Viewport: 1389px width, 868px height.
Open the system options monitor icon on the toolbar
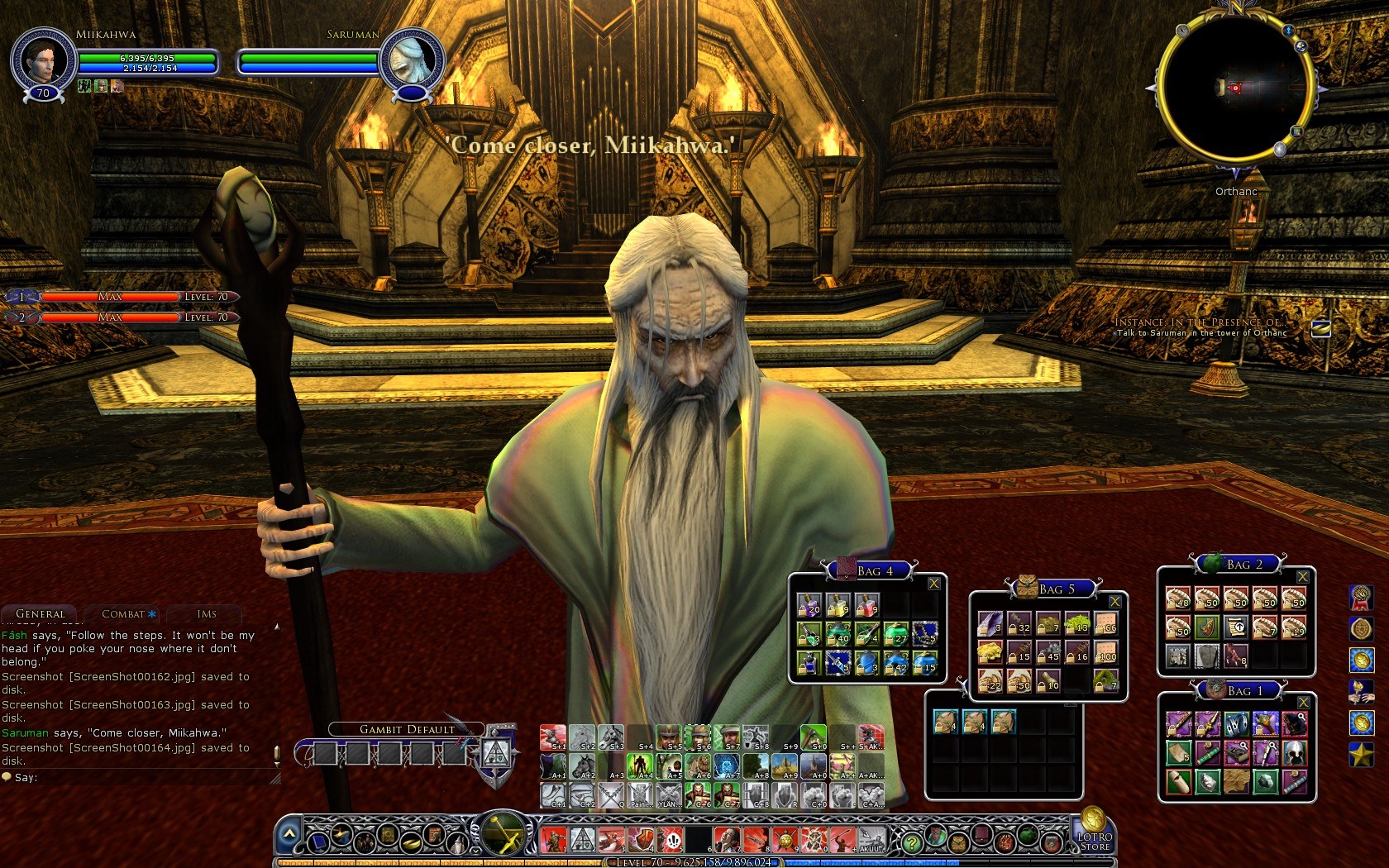[x=319, y=843]
